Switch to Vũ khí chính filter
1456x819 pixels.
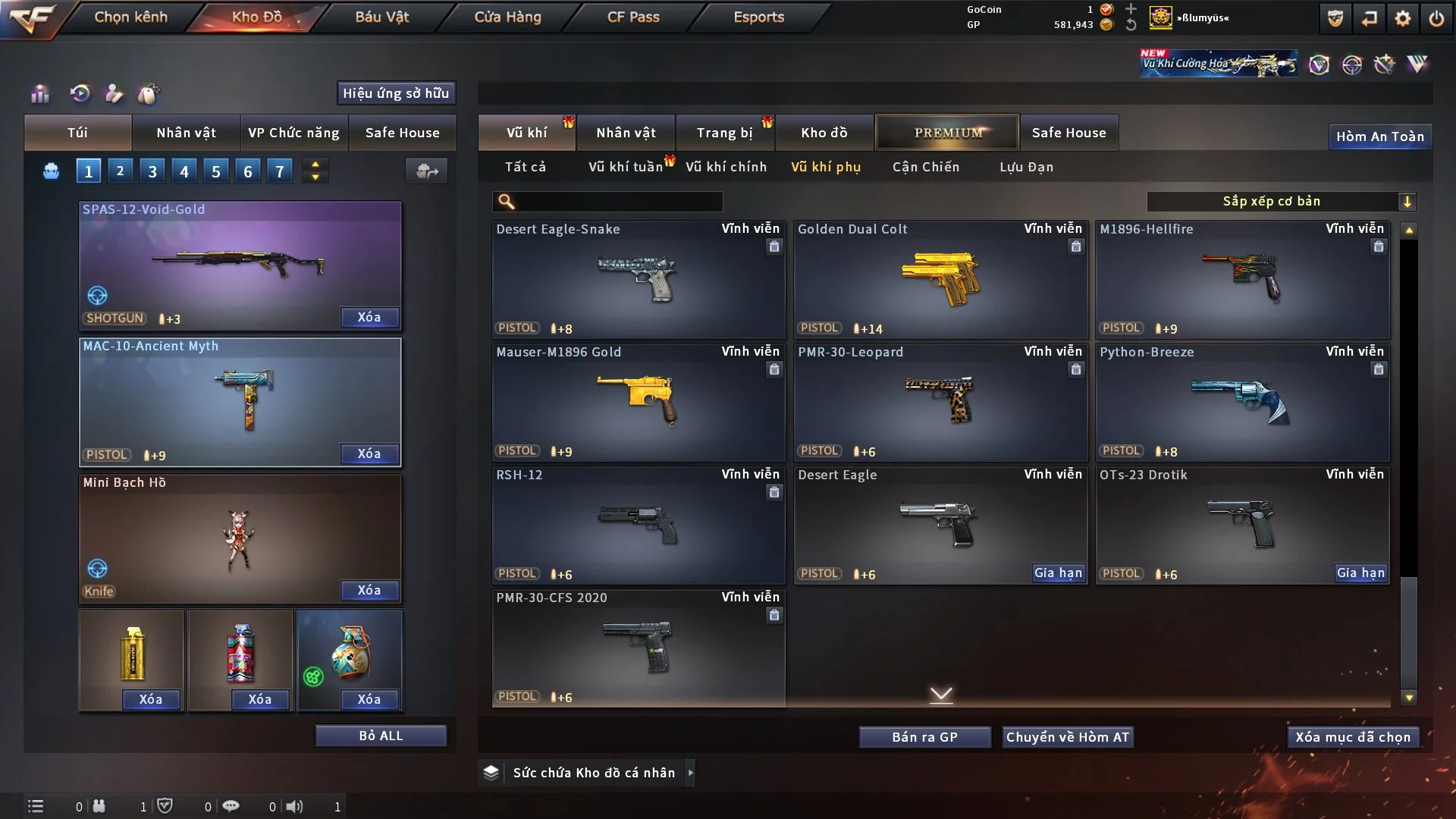[726, 167]
